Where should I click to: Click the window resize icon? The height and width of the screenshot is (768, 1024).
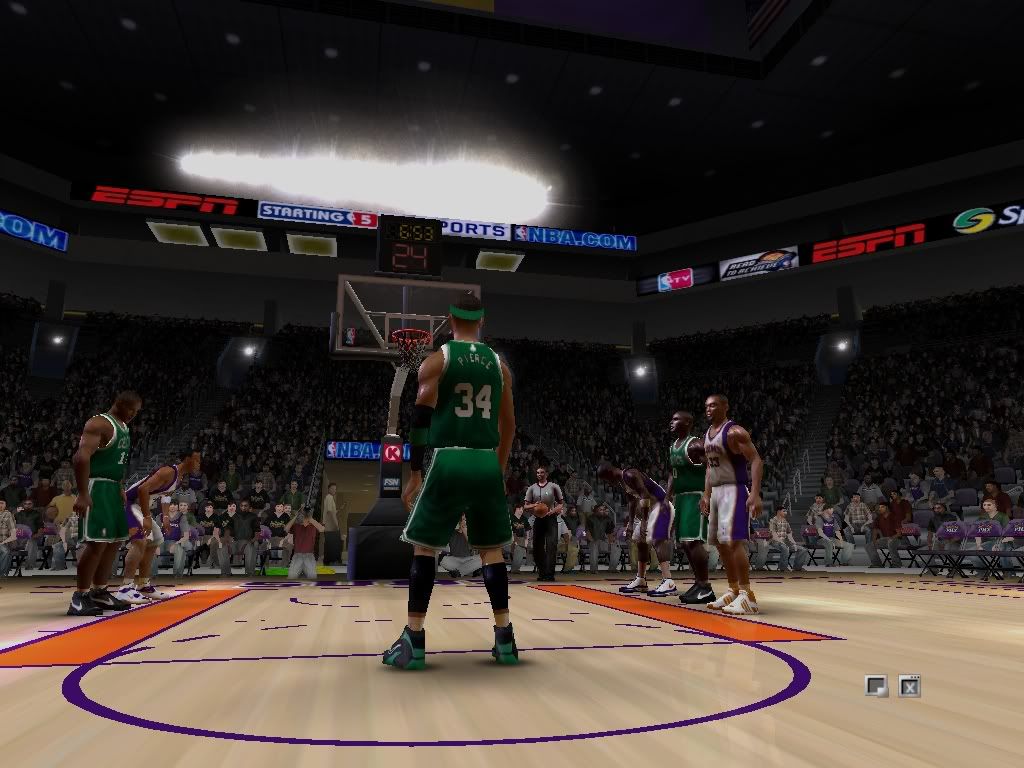point(876,686)
